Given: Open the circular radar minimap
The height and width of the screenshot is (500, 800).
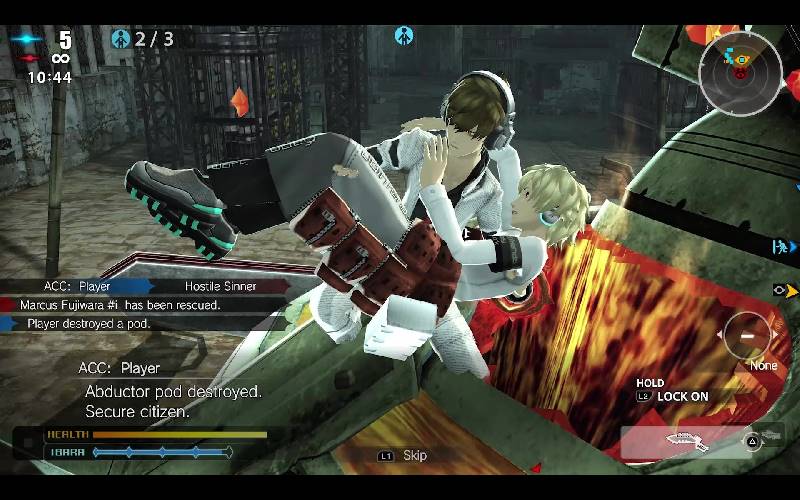Looking at the screenshot, I should [x=740, y=71].
